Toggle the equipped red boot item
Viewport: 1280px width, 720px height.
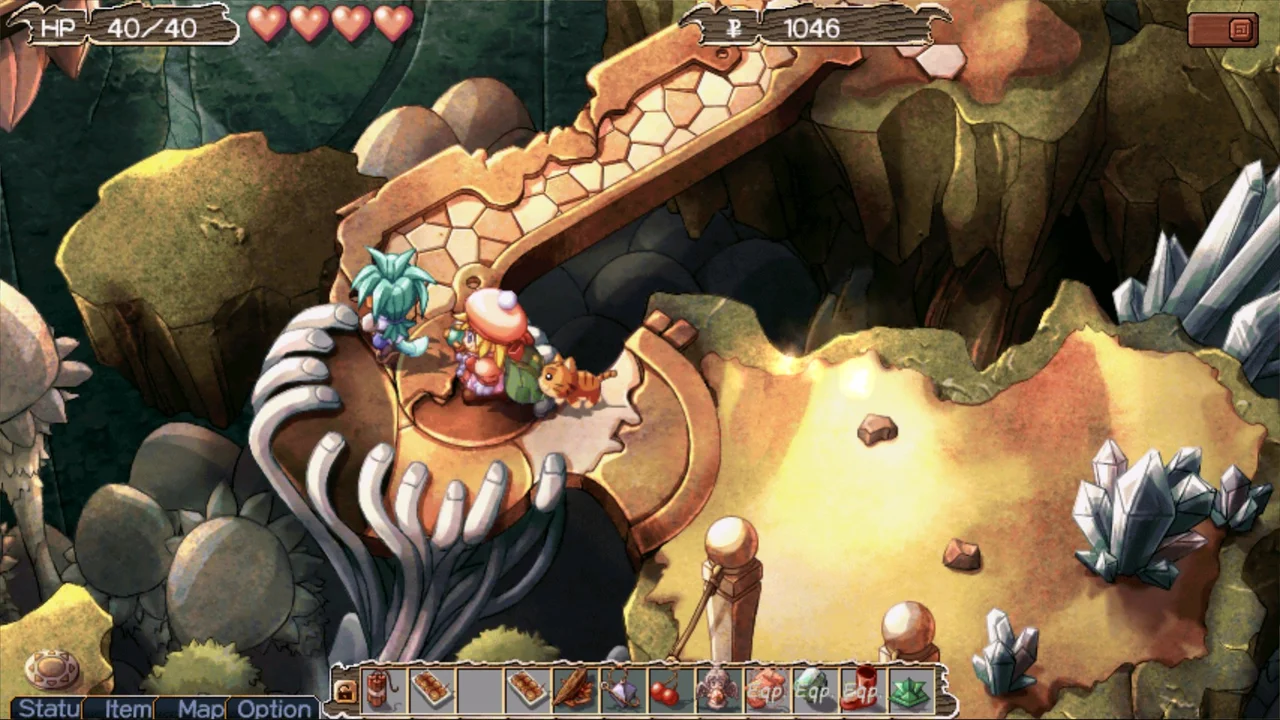(860, 690)
